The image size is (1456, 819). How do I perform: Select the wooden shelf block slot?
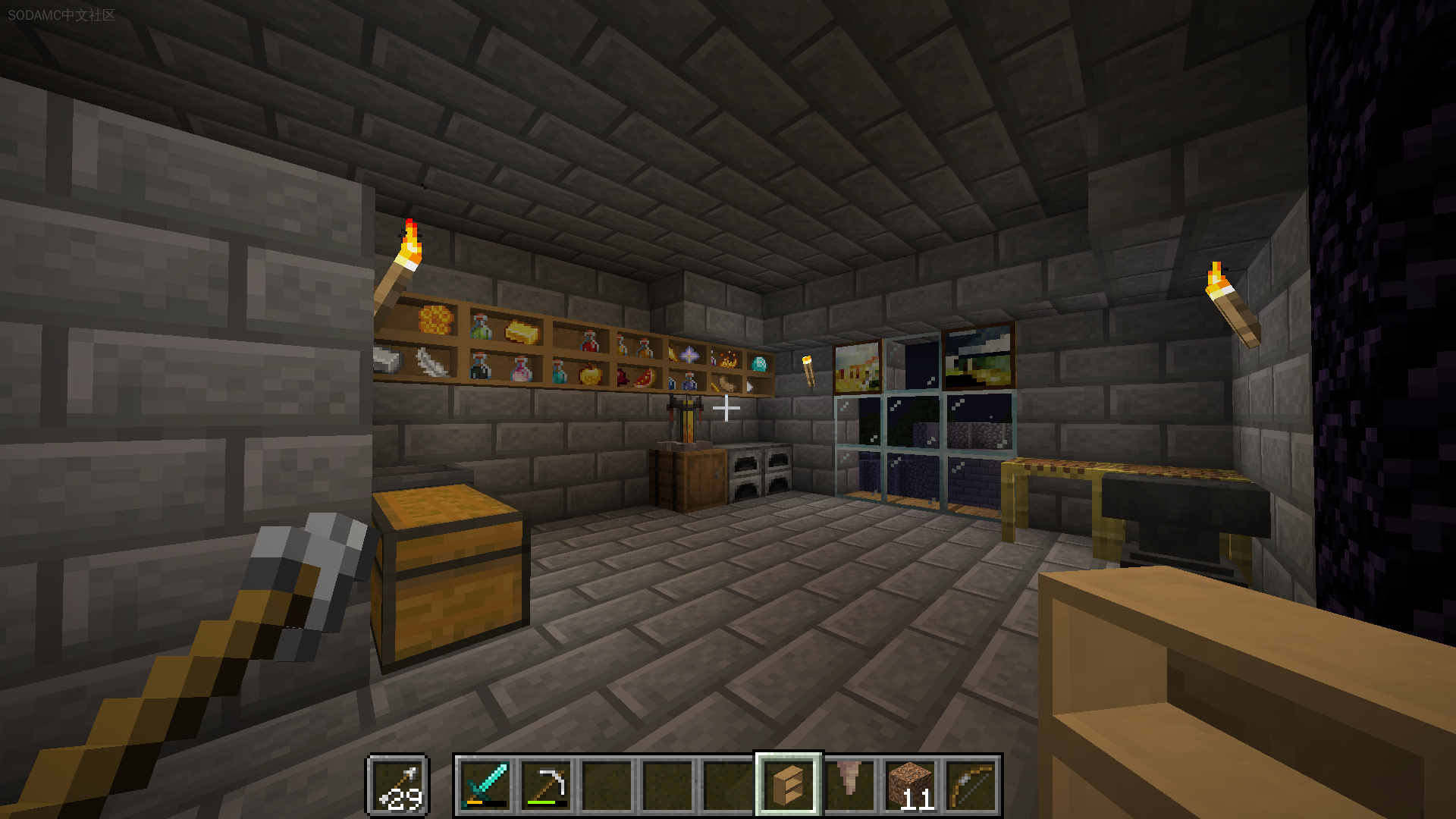(789, 786)
